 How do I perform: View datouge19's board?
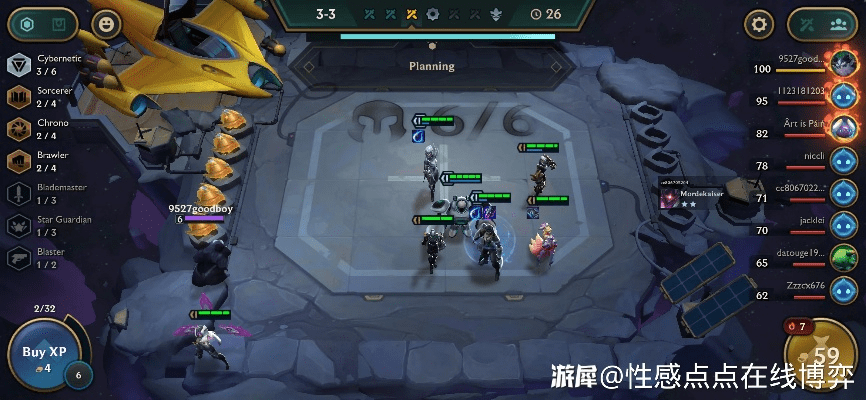[x=843, y=258]
